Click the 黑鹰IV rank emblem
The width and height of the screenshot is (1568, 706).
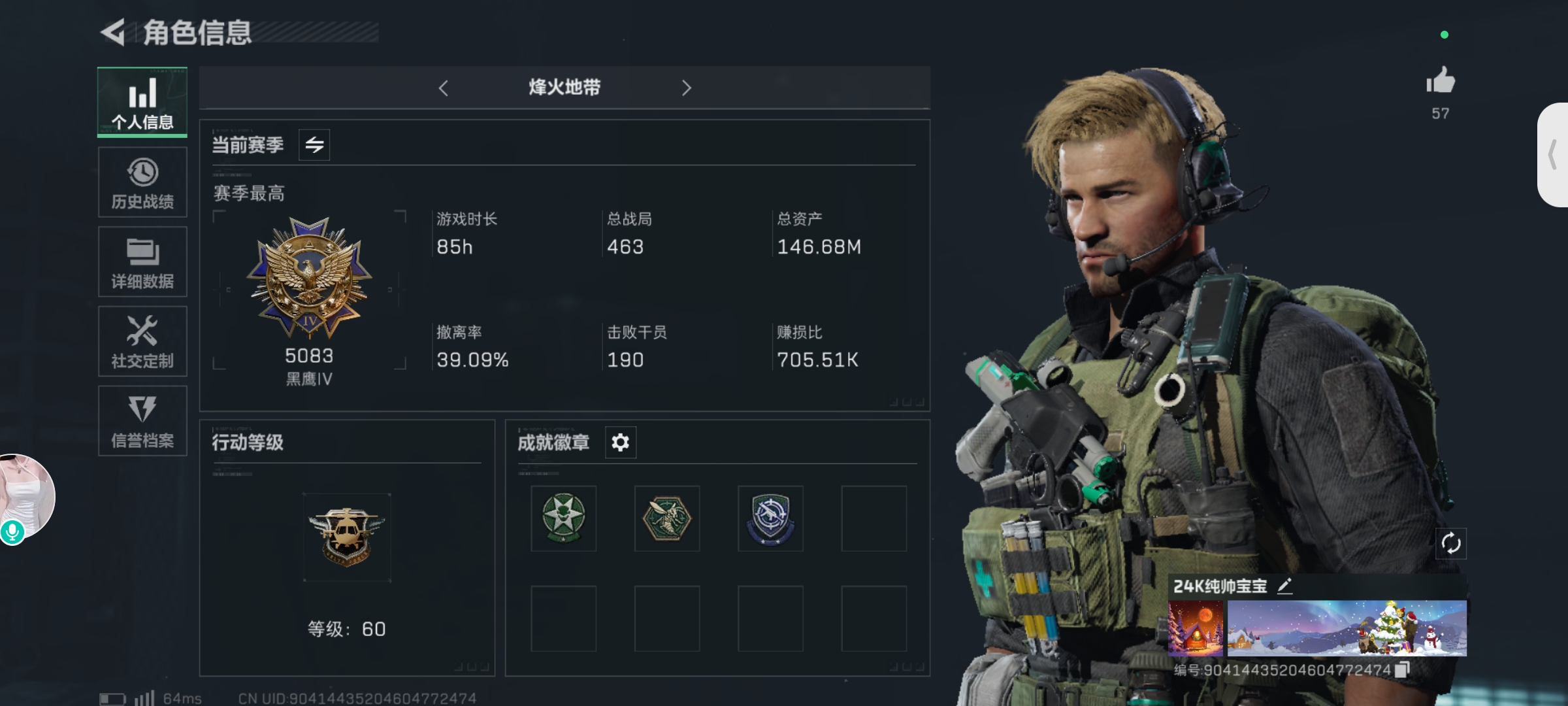coord(310,277)
